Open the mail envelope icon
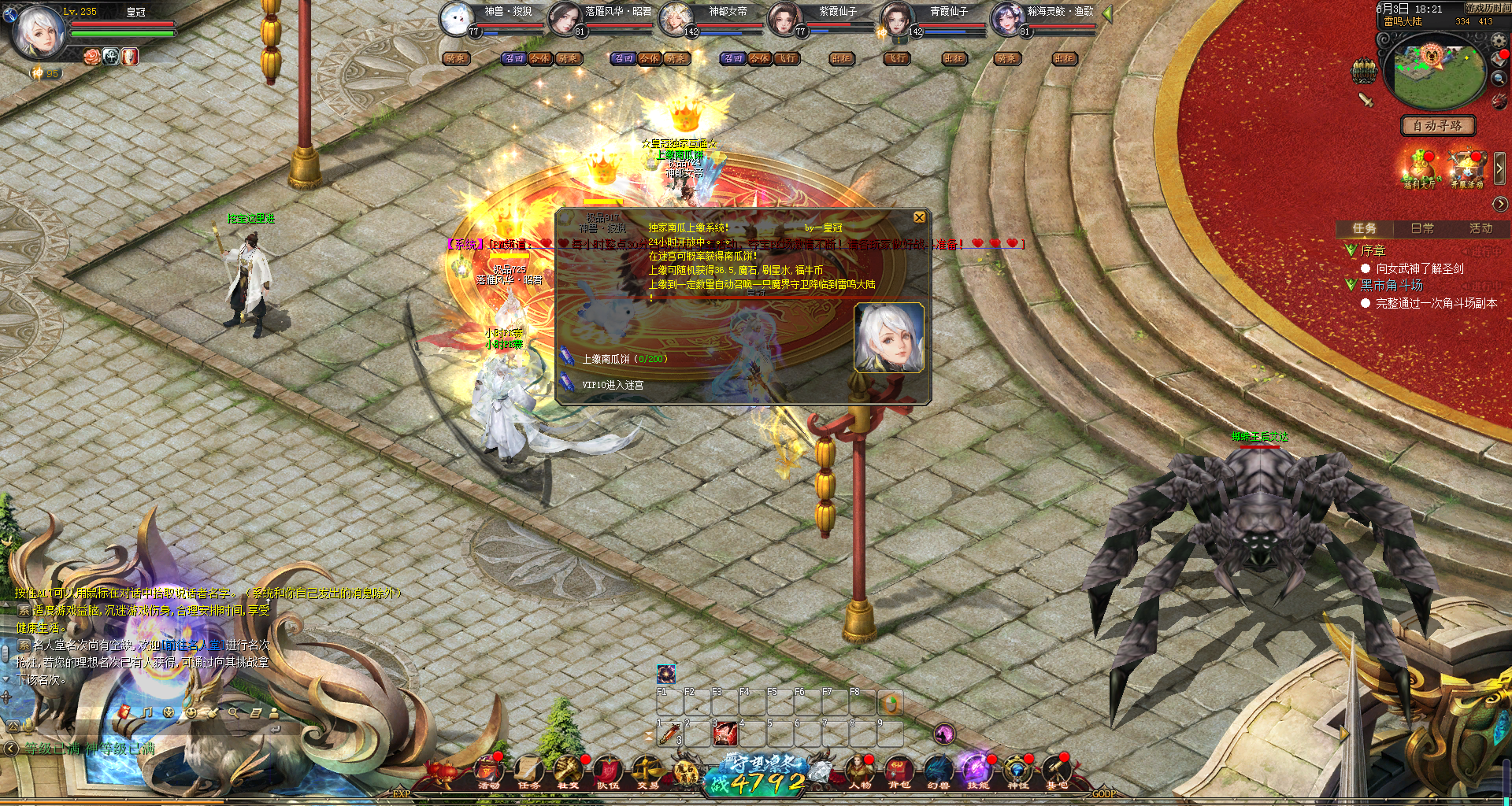 pyautogui.click(x=1499, y=60)
